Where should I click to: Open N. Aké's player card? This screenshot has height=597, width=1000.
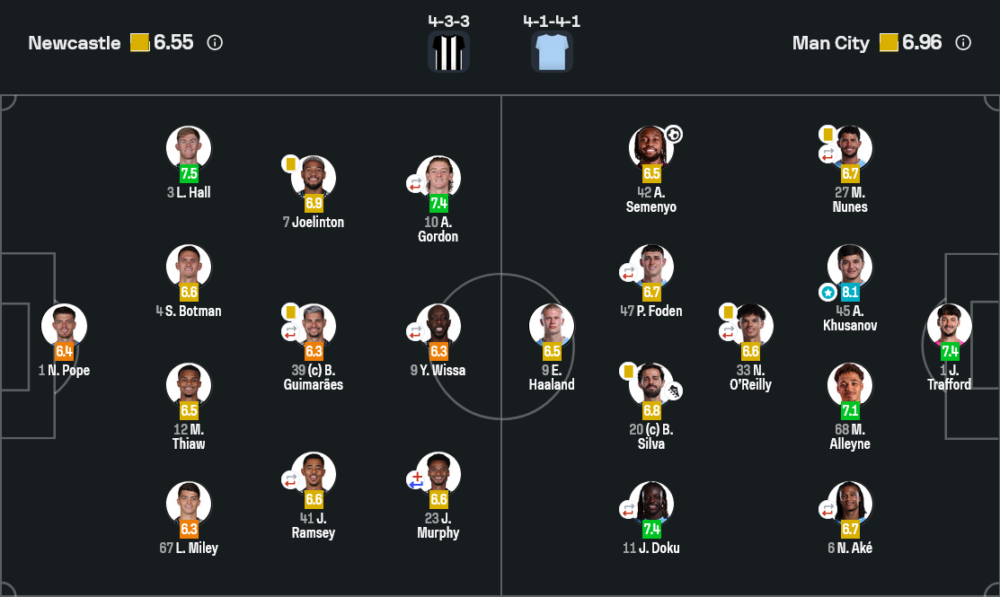[850, 503]
